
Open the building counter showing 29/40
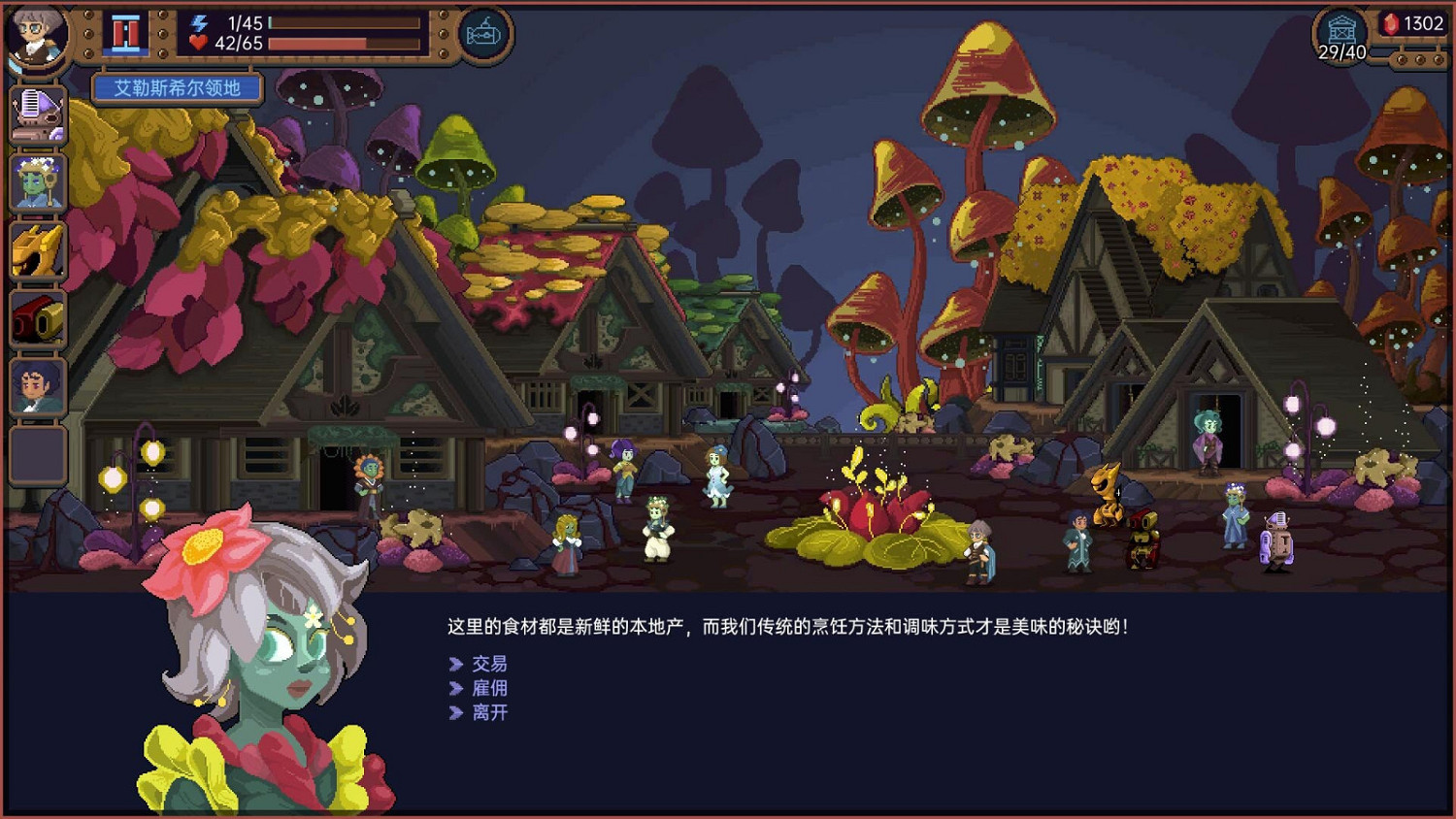(1342, 31)
